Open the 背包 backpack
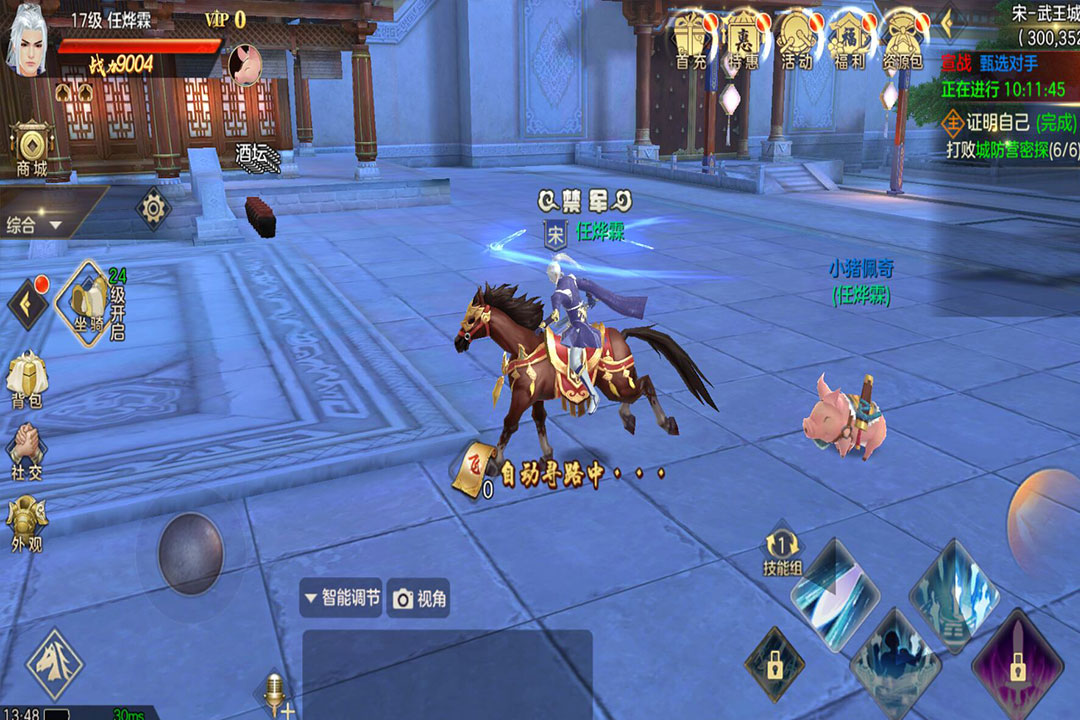The height and width of the screenshot is (720, 1080). pos(27,382)
